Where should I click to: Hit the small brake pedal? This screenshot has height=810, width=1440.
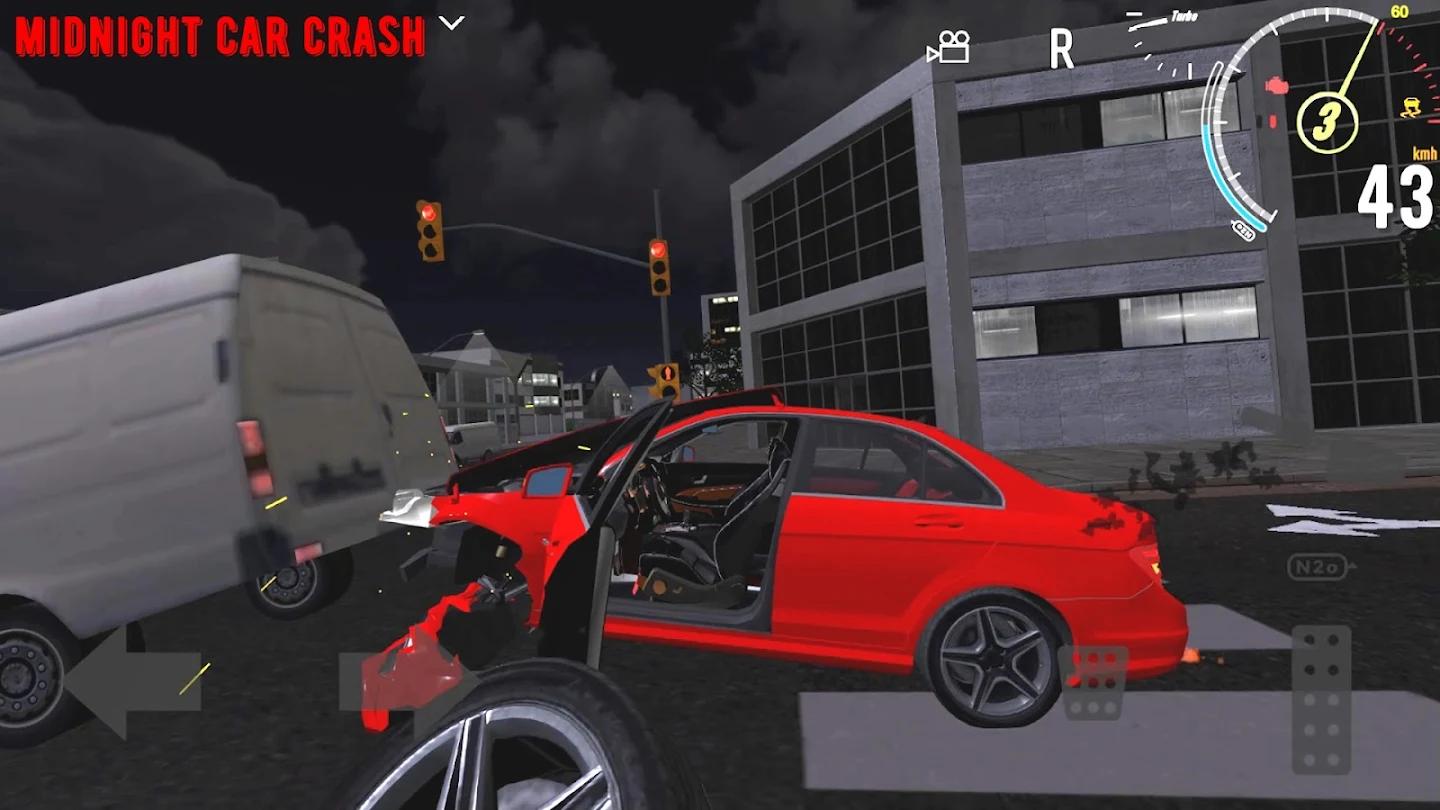coord(1093,683)
